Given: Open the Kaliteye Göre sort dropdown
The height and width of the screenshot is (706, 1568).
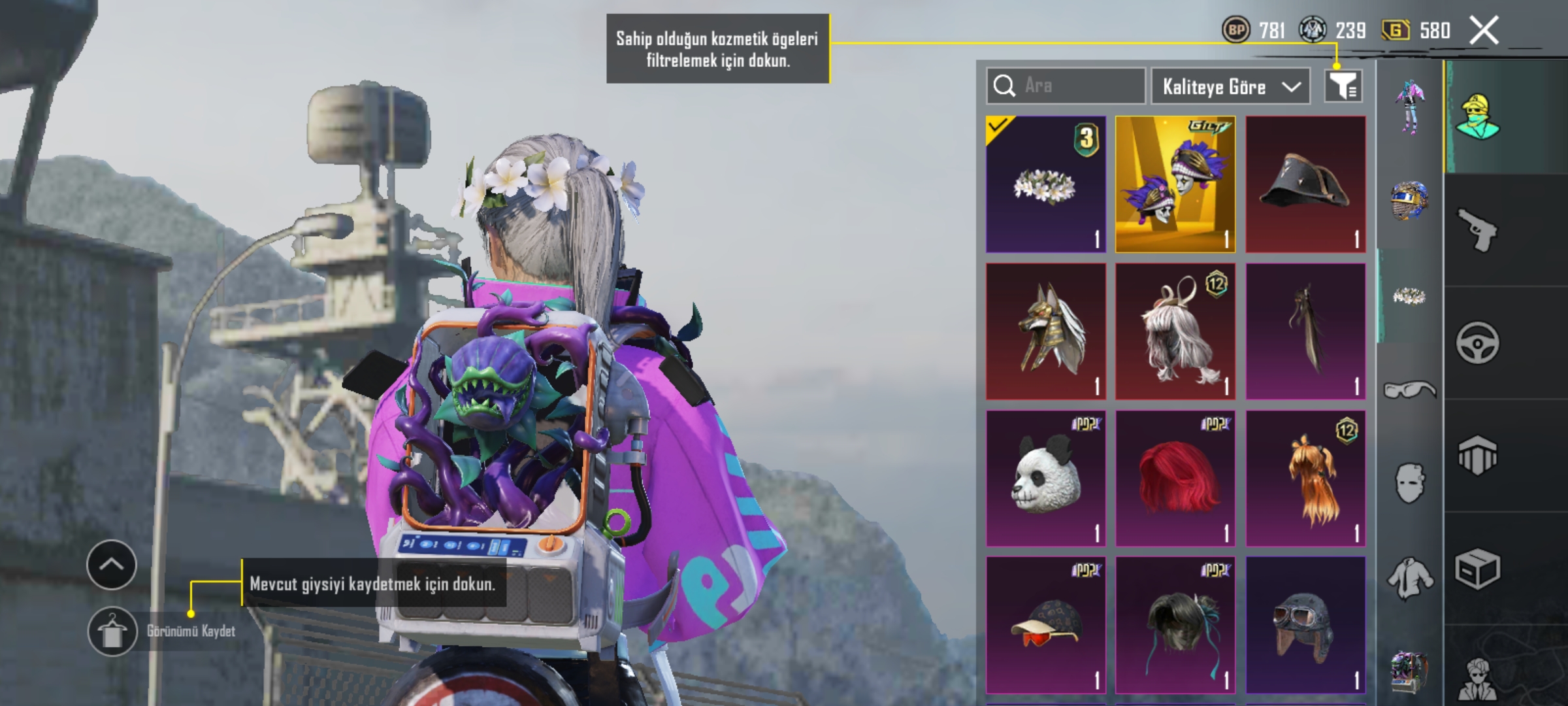Looking at the screenshot, I should point(1230,86).
